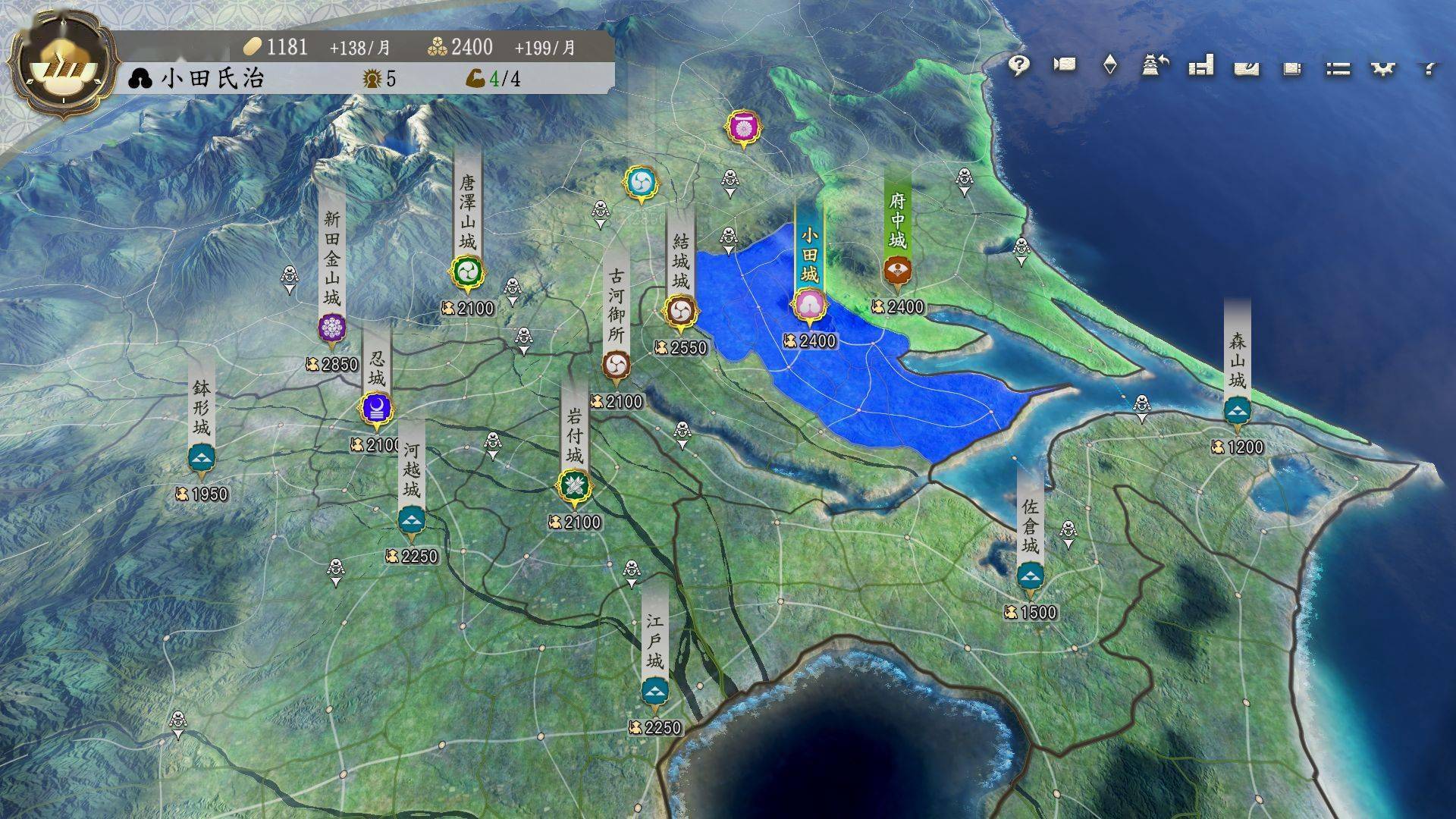Select the 唐澤山城 castle marker
1456x819 pixels.
pos(466,271)
